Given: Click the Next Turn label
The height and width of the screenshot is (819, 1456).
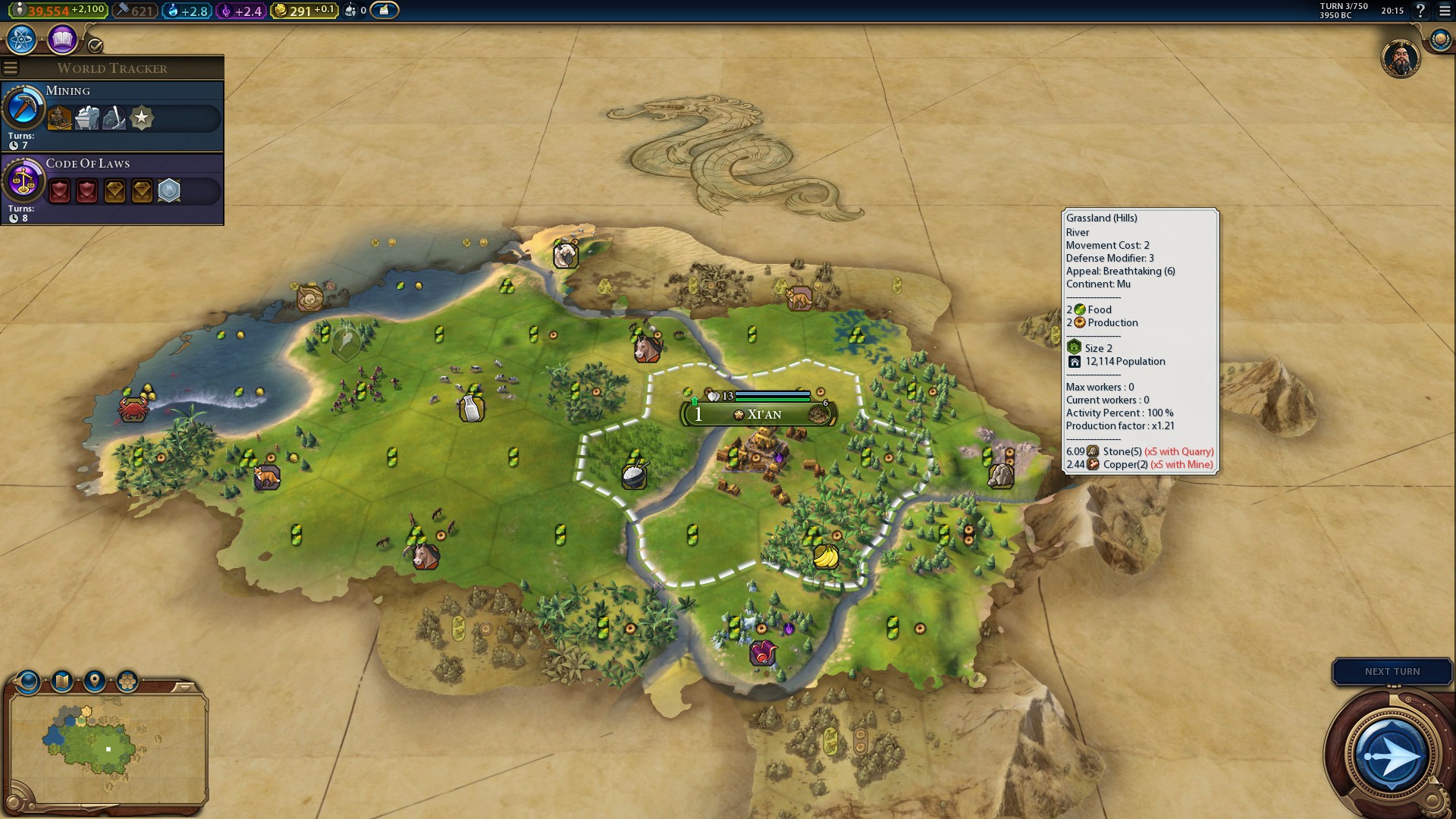Looking at the screenshot, I should point(1392,672).
